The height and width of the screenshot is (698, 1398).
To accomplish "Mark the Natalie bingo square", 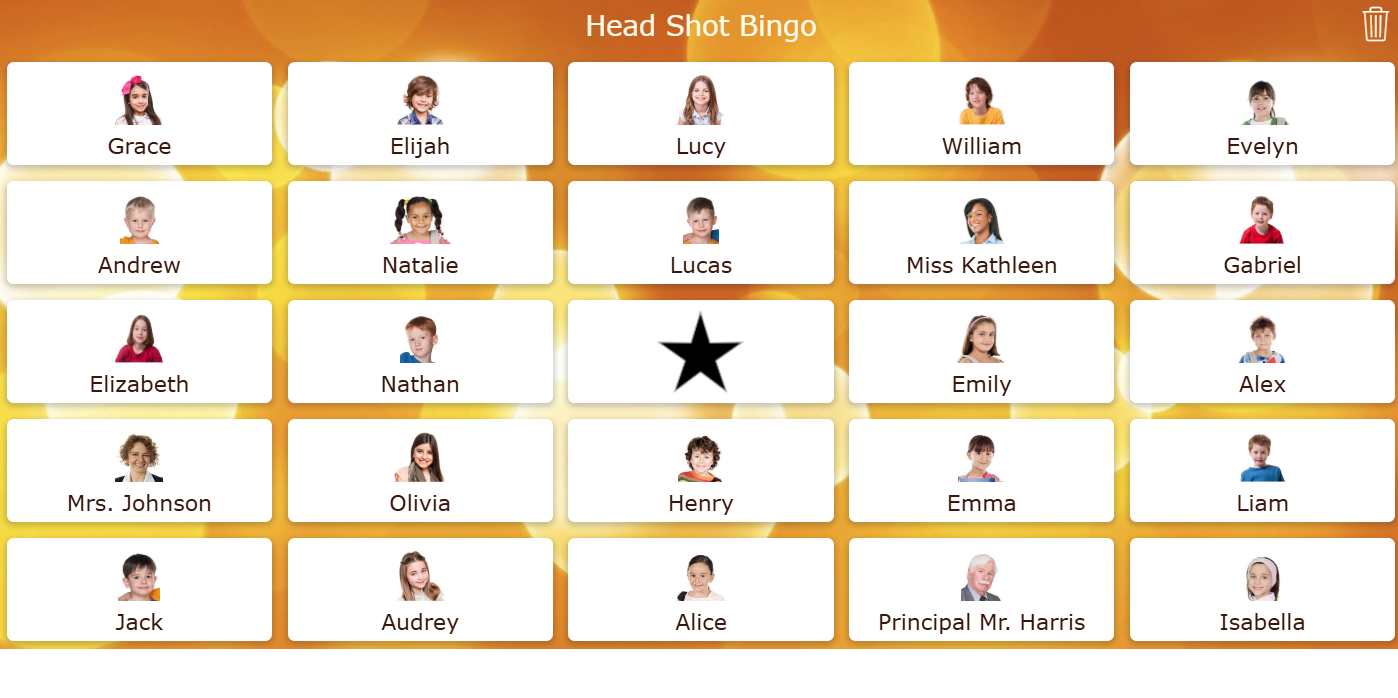I will click(x=420, y=233).
